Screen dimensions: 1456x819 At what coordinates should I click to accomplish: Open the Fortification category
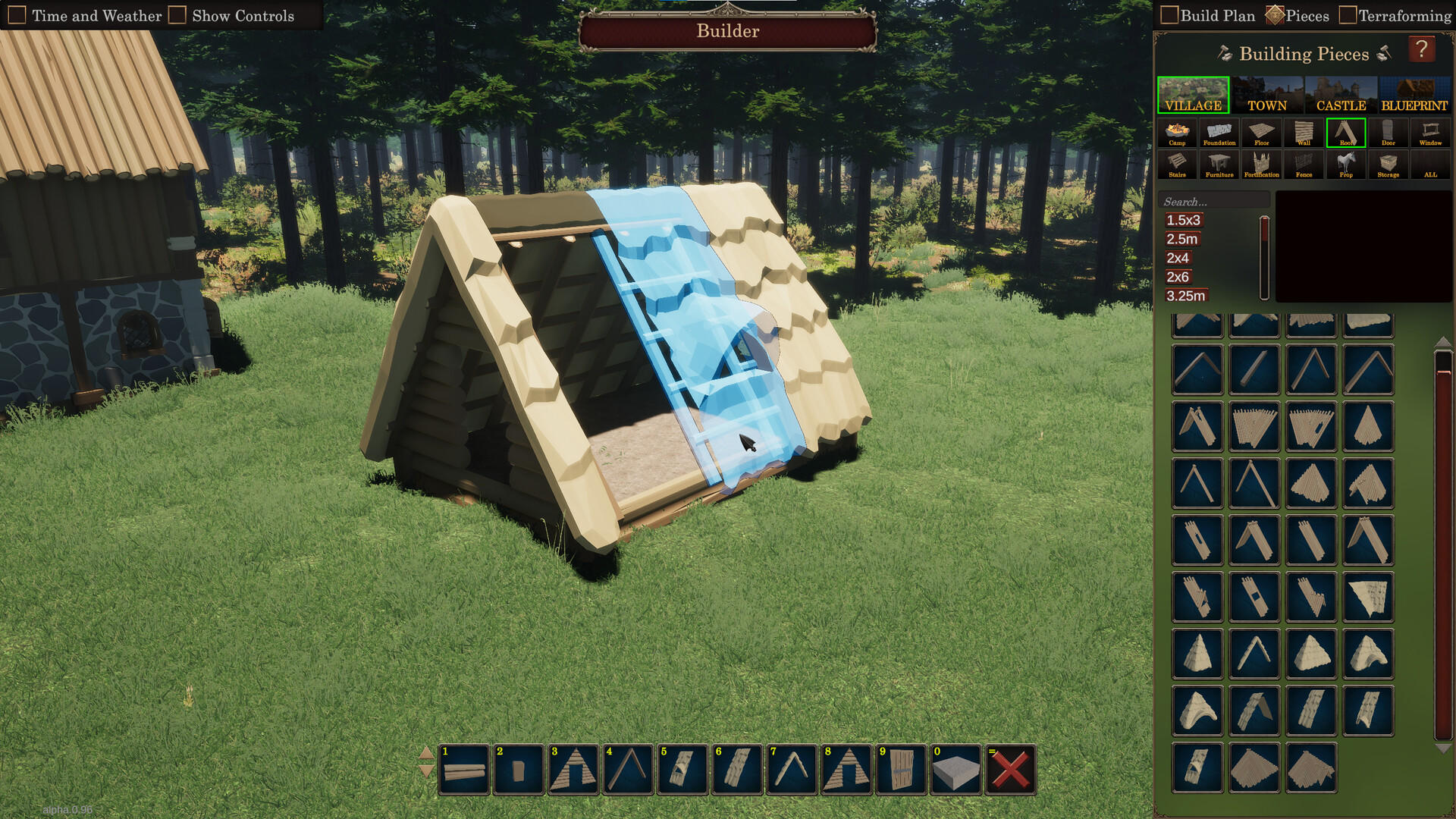(1262, 165)
